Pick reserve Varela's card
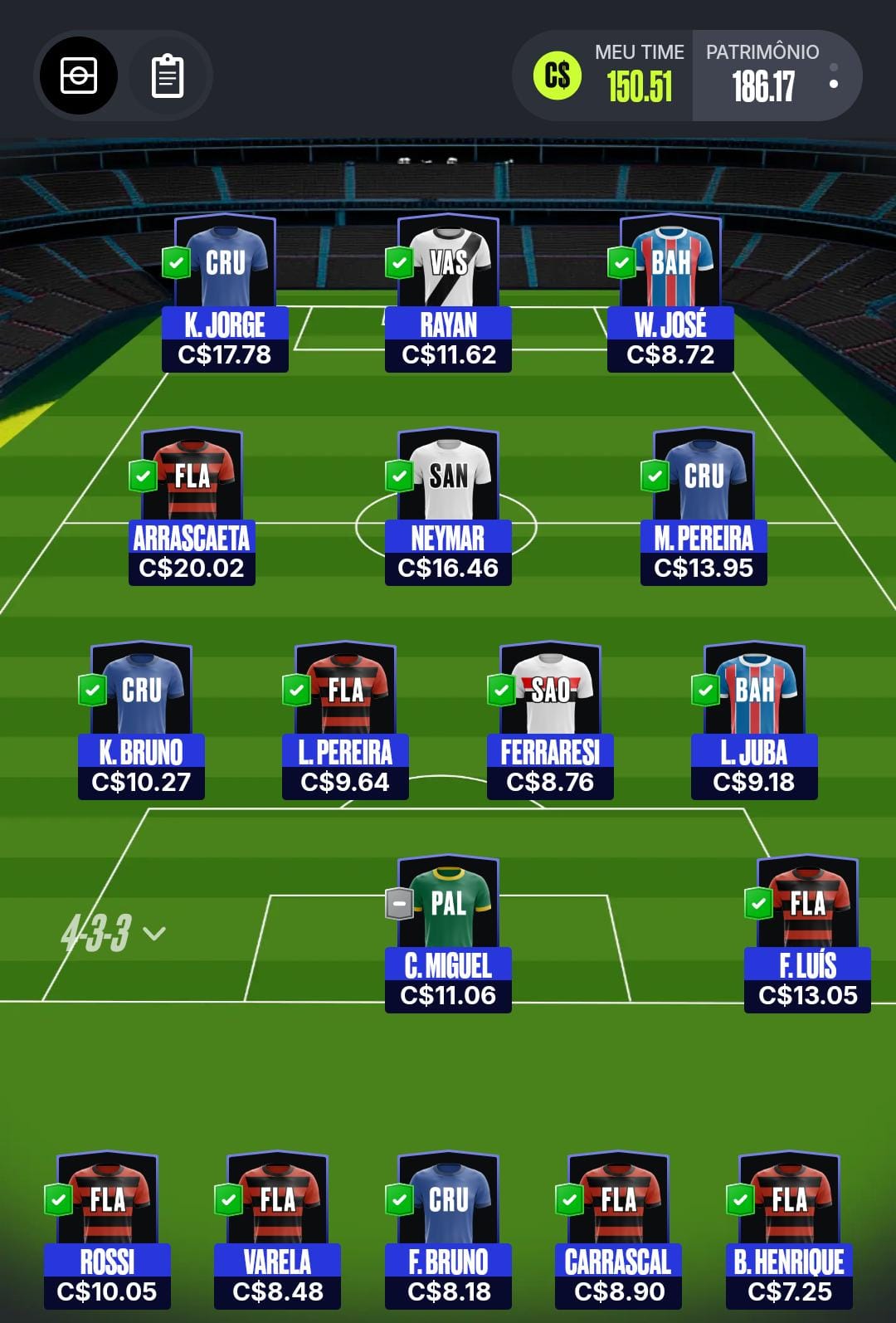Viewport: 896px width, 1323px height. [x=277, y=1229]
